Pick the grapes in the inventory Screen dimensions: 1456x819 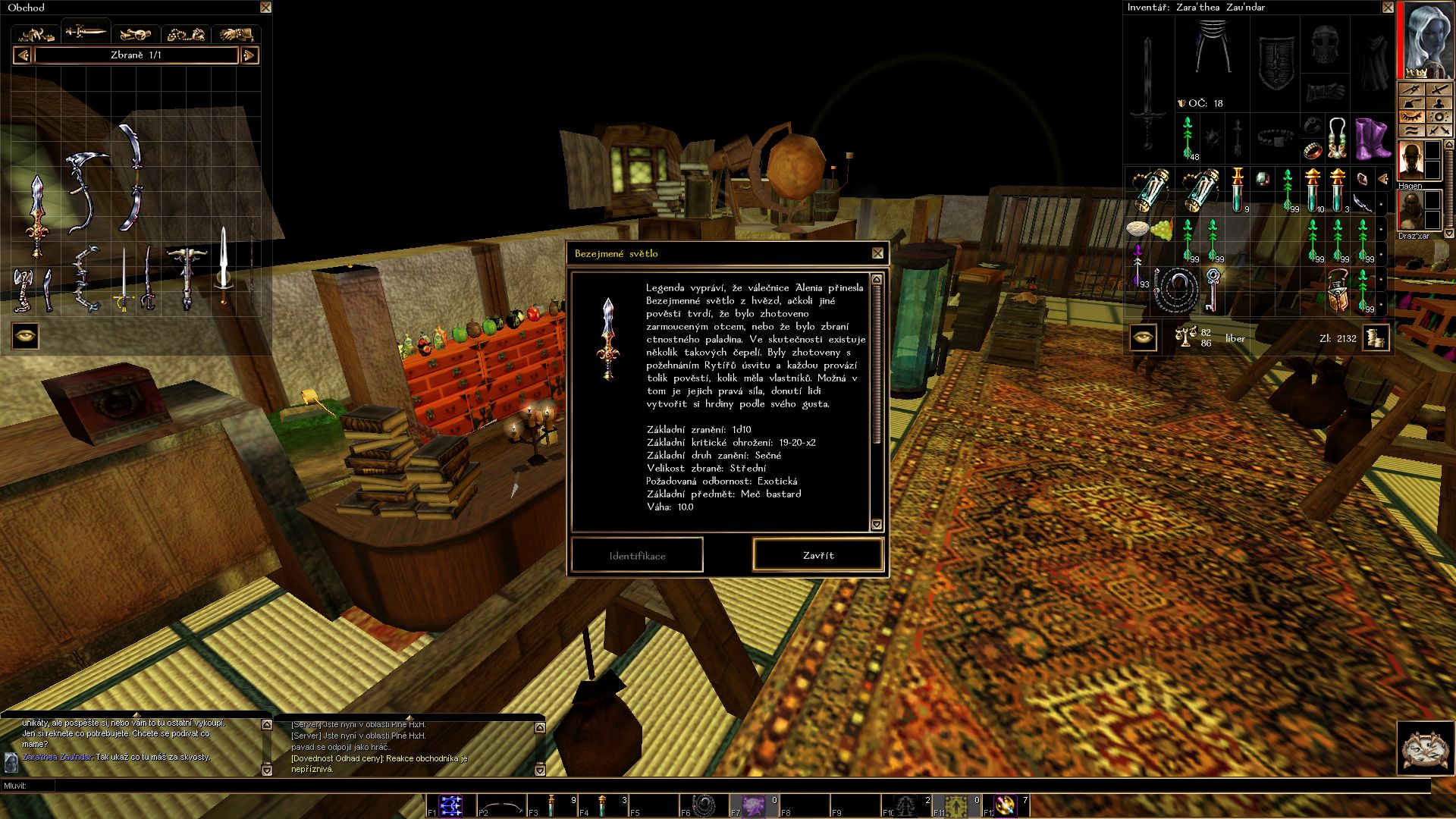[1161, 229]
